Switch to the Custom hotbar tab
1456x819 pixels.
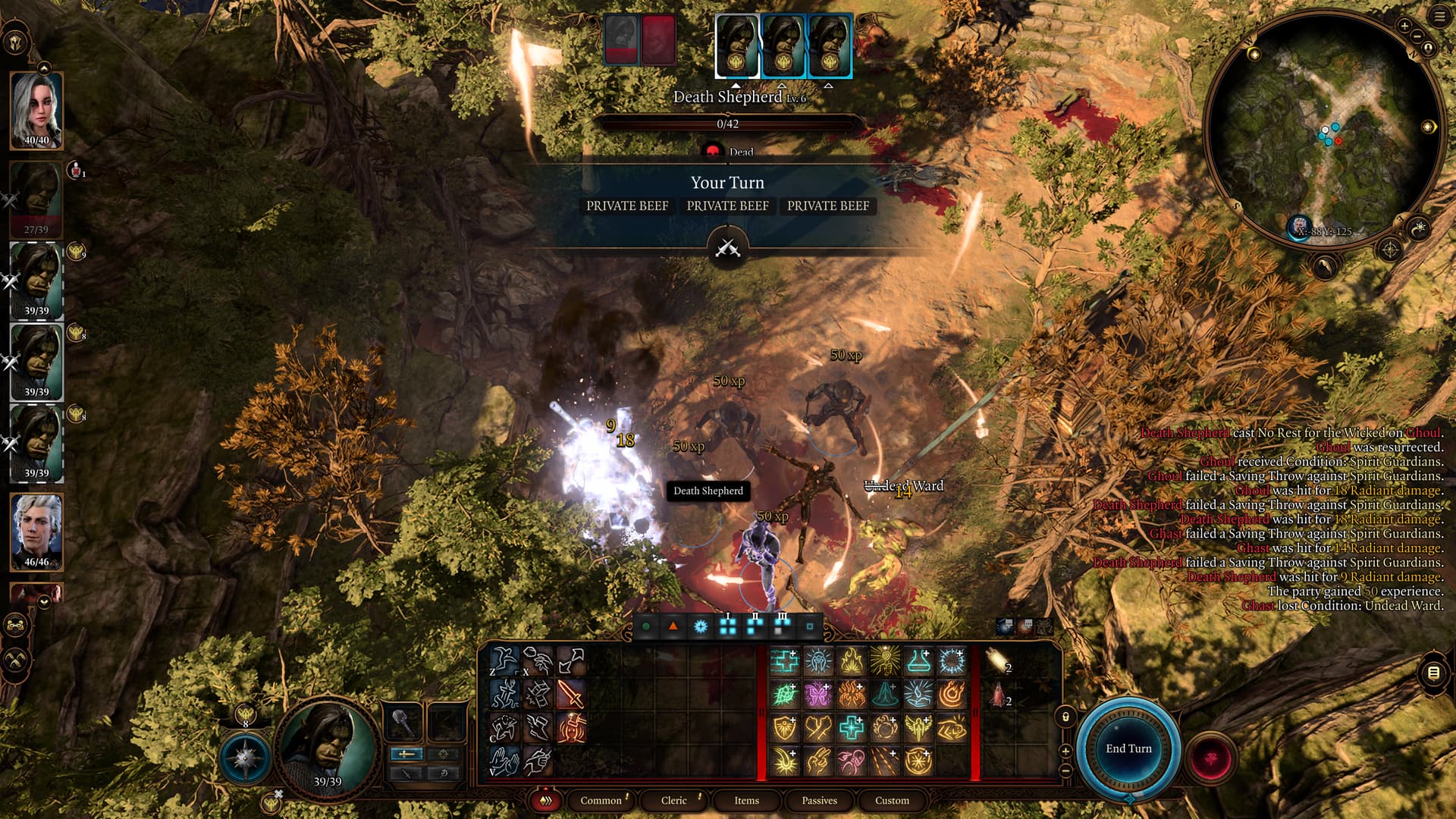coord(892,800)
